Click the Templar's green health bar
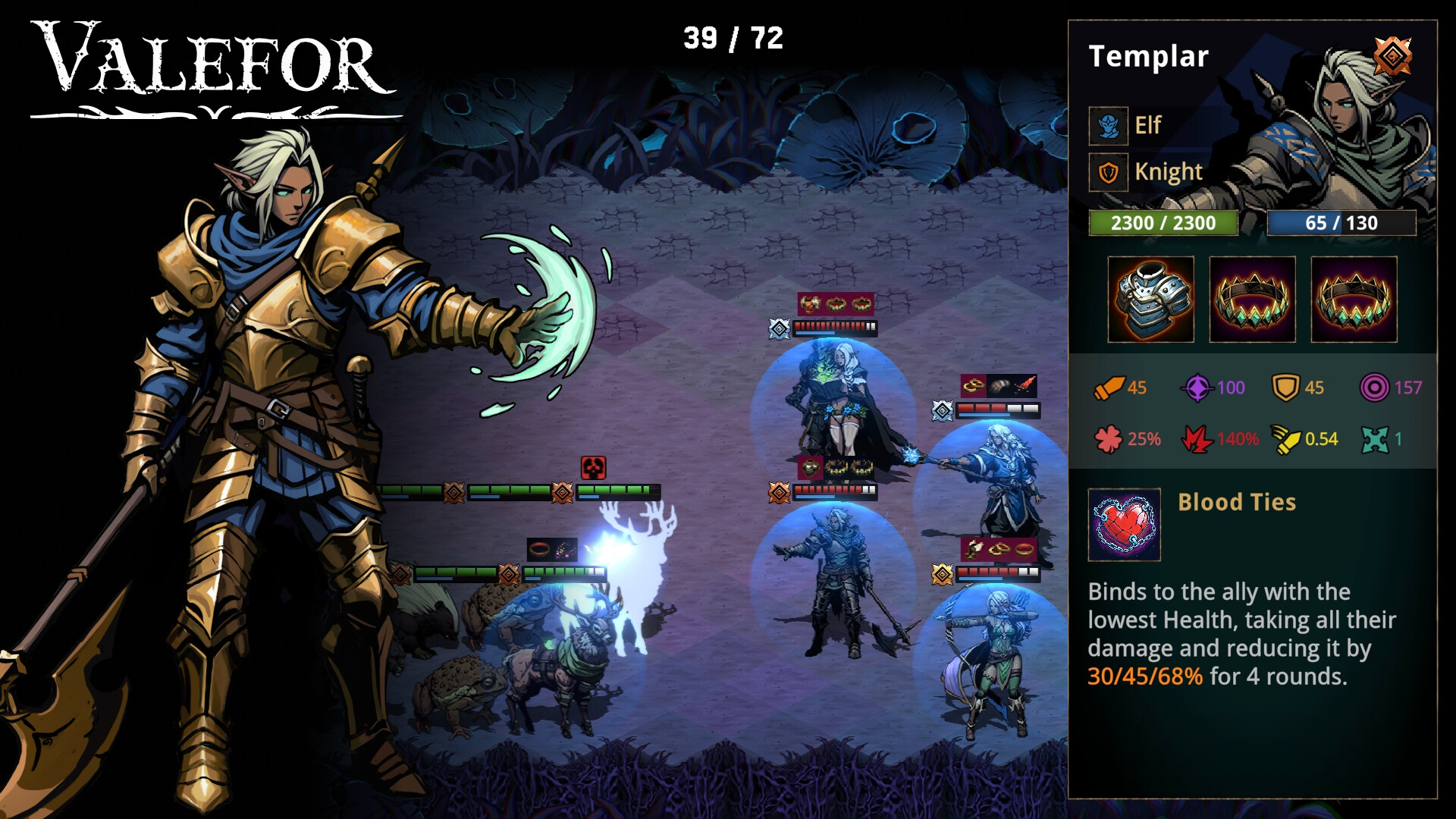This screenshot has height=819, width=1456. (1163, 223)
